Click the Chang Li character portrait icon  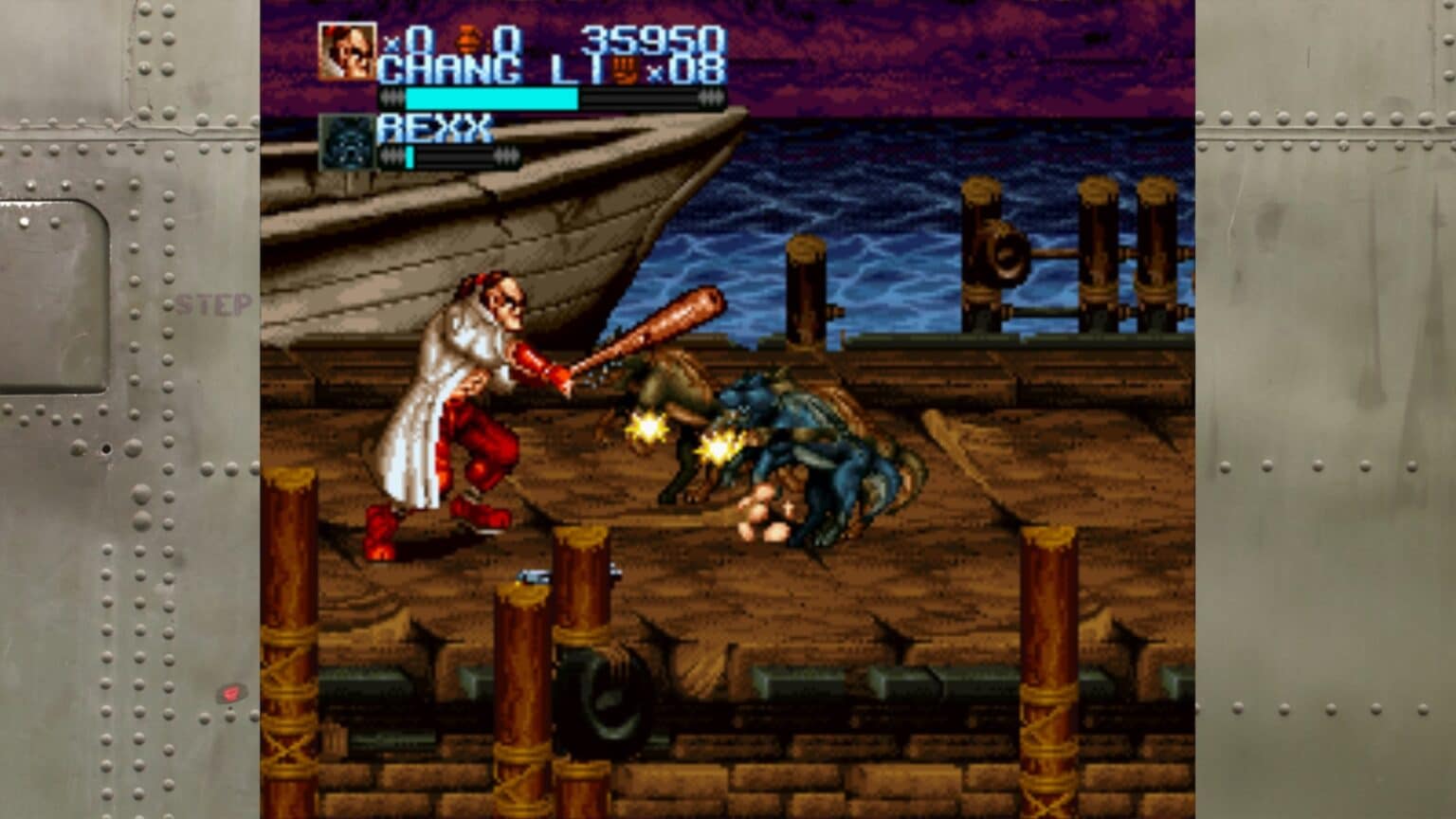pyautogui.click(x=349, y=51)
